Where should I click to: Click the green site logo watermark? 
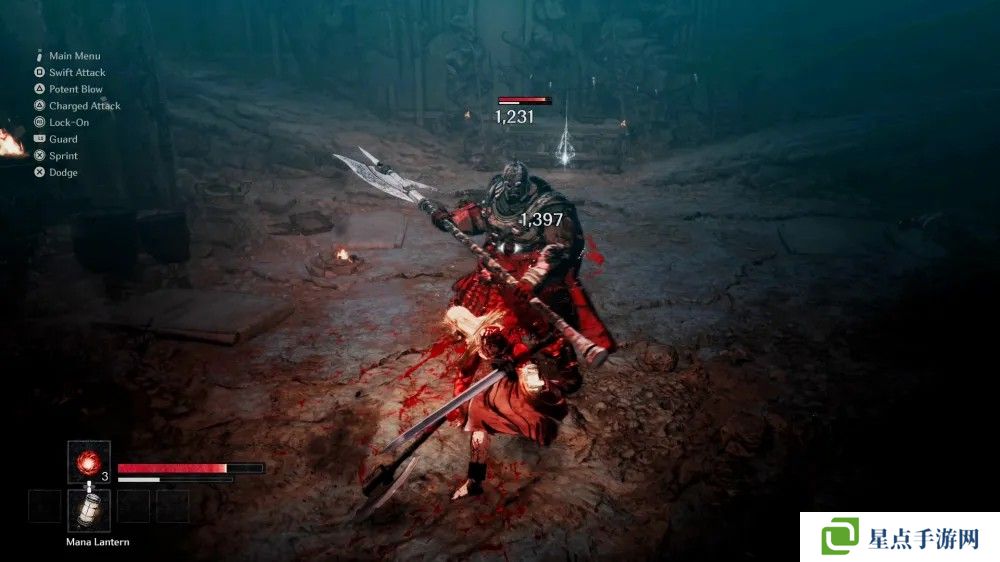click(840, 536)
